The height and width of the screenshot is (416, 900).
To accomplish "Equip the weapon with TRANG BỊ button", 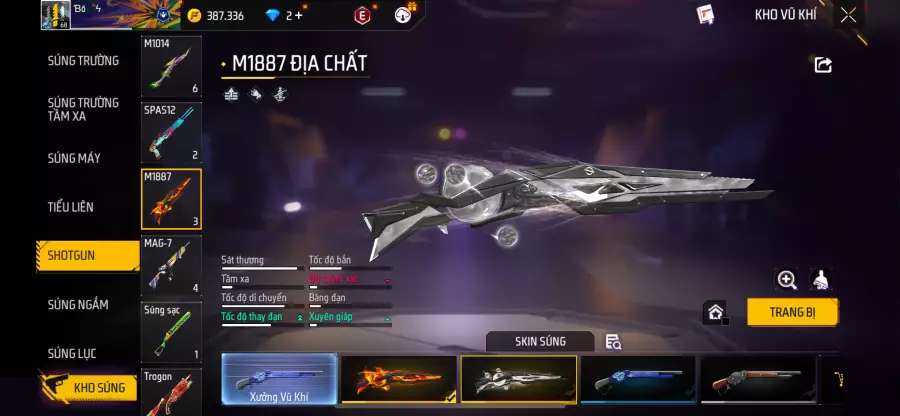I will [792, 311].
